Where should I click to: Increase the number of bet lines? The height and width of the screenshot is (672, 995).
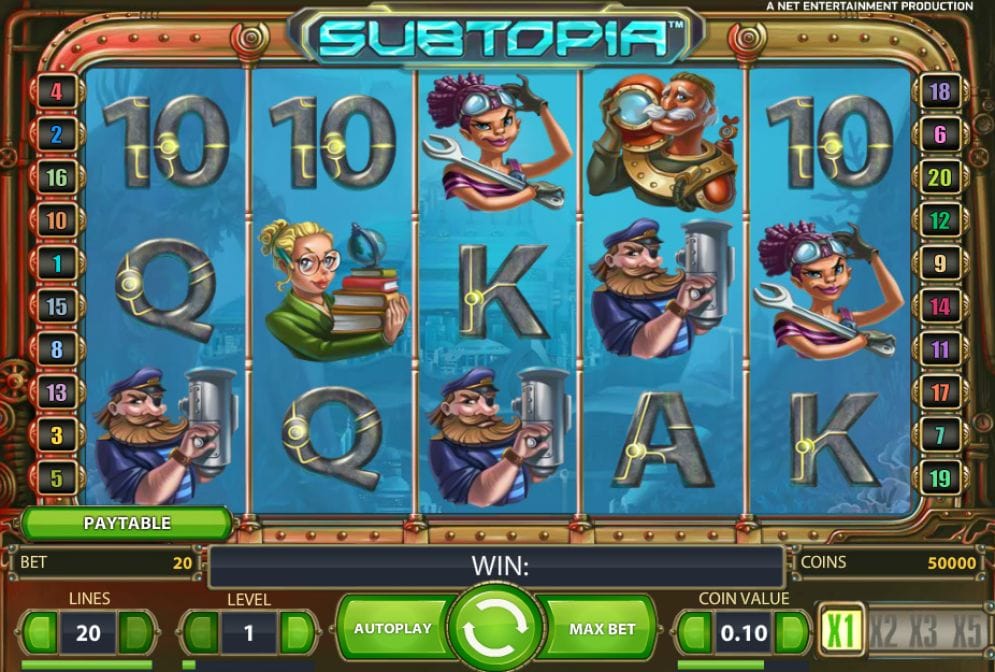tap(137, 633)
